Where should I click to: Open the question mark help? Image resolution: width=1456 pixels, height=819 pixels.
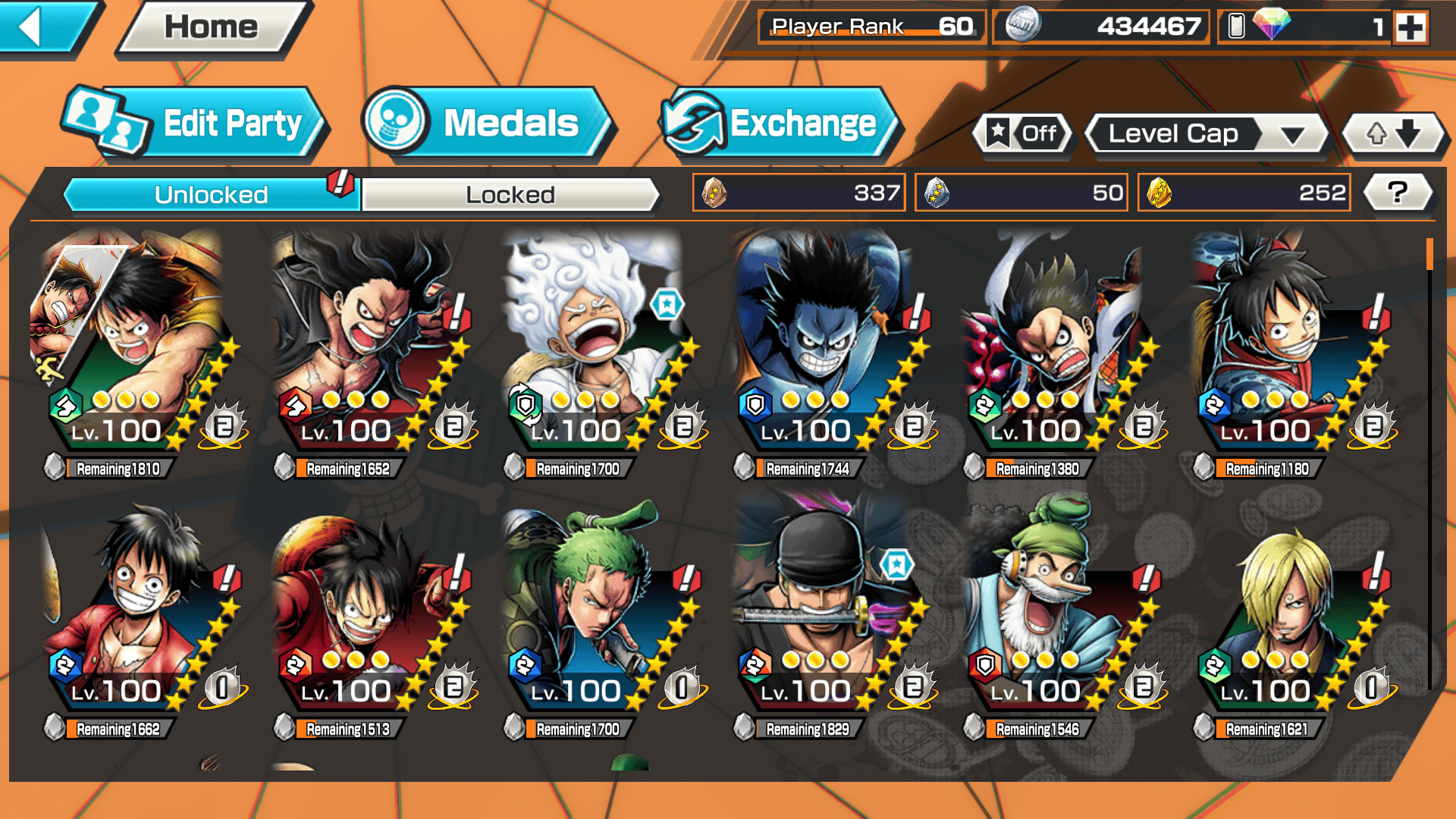pyautogui.click(x=1397, y=193)
